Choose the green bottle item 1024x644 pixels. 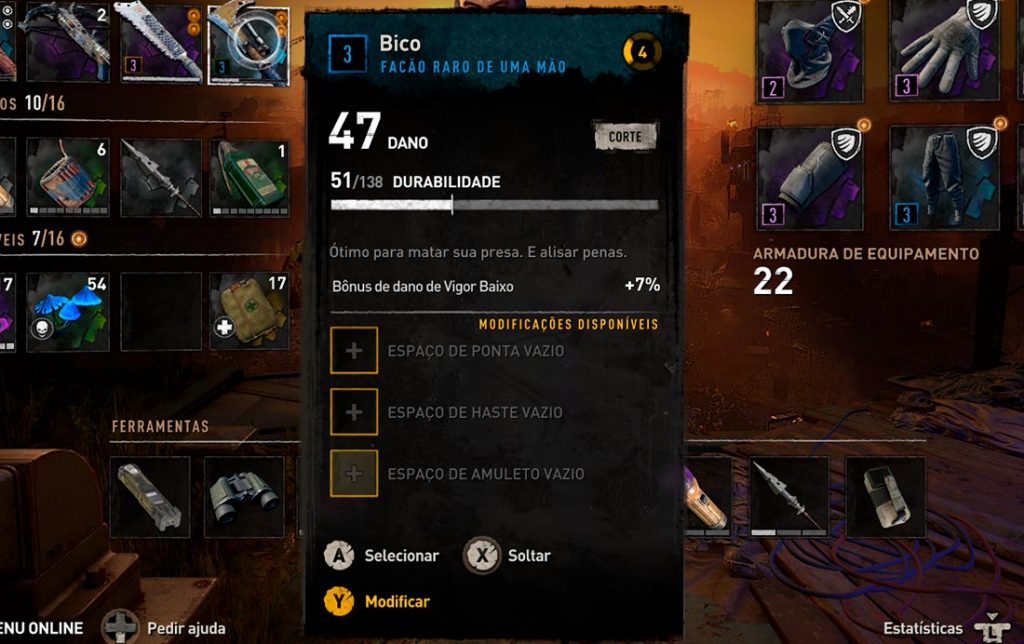[249, 177]
